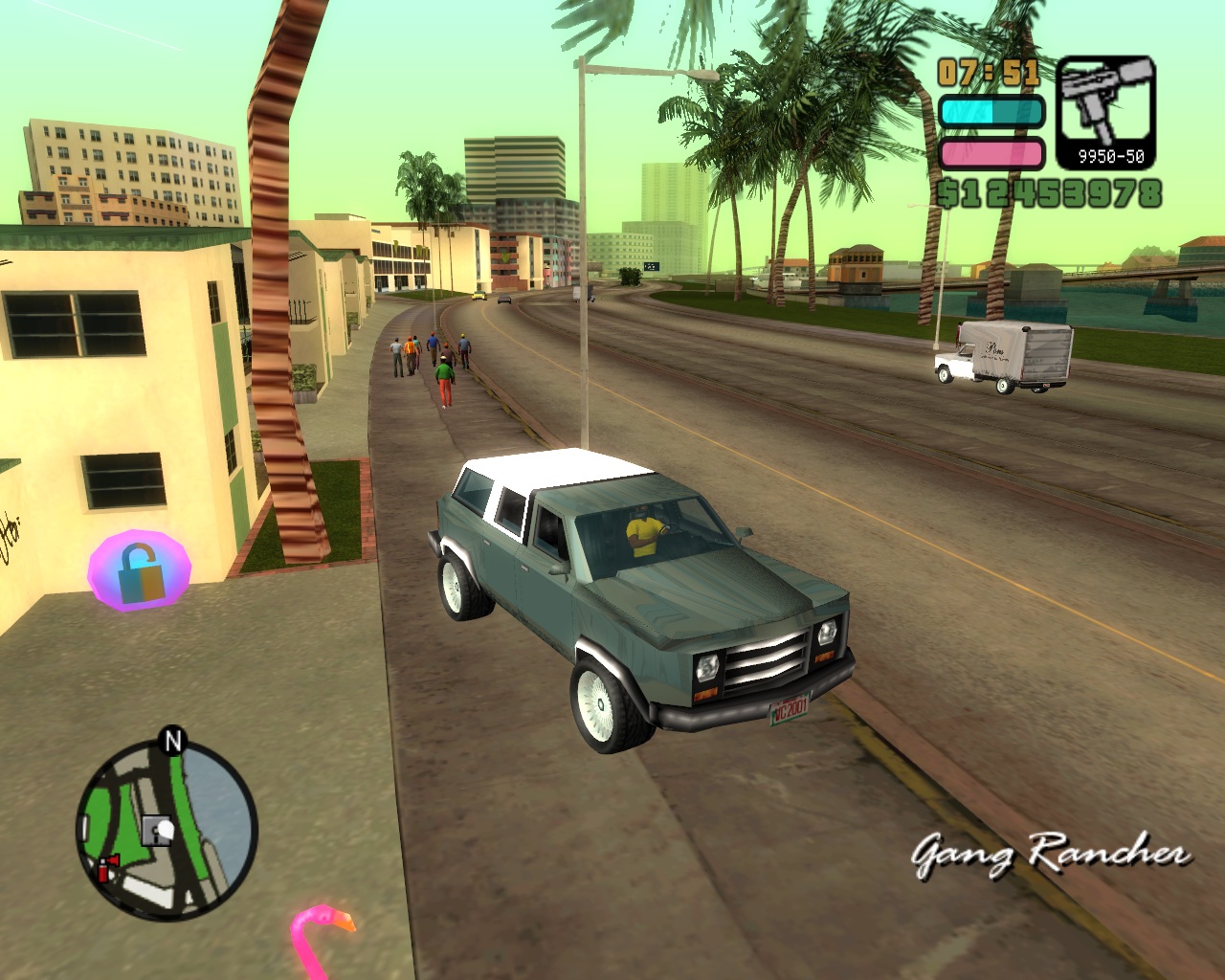Open the circular minimap radar
1225x980 pixels.
click(167, 828)
